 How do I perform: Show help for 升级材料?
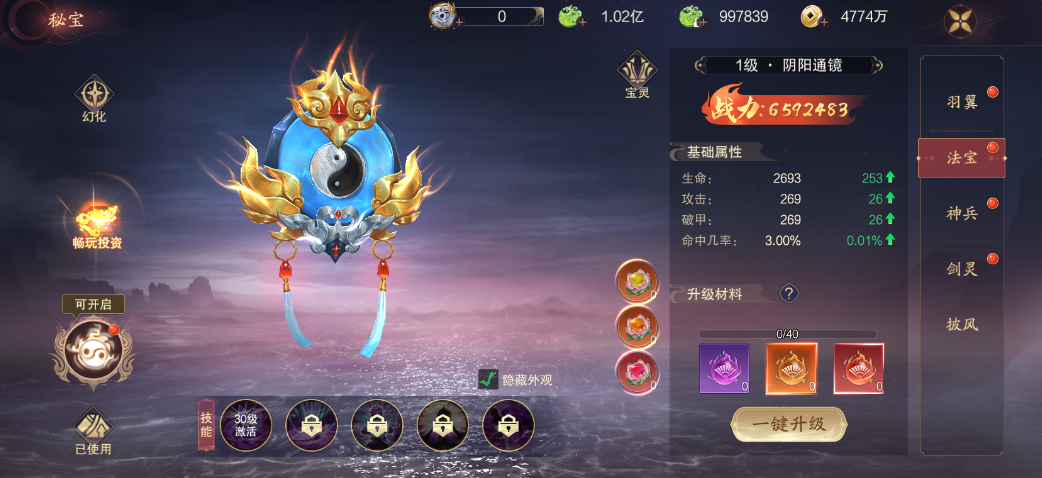point(789,293)
